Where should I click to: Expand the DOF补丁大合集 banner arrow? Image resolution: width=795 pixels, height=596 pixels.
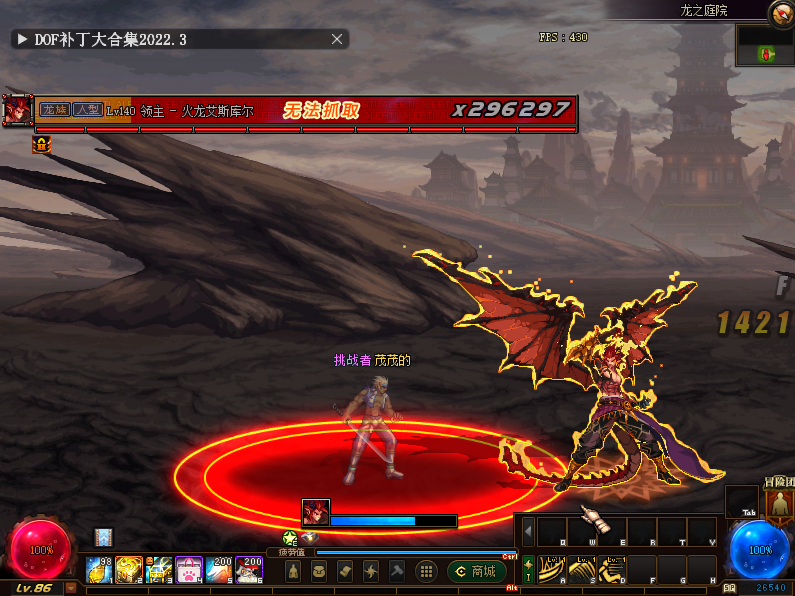pyautogui.click(x=21, y=39)
